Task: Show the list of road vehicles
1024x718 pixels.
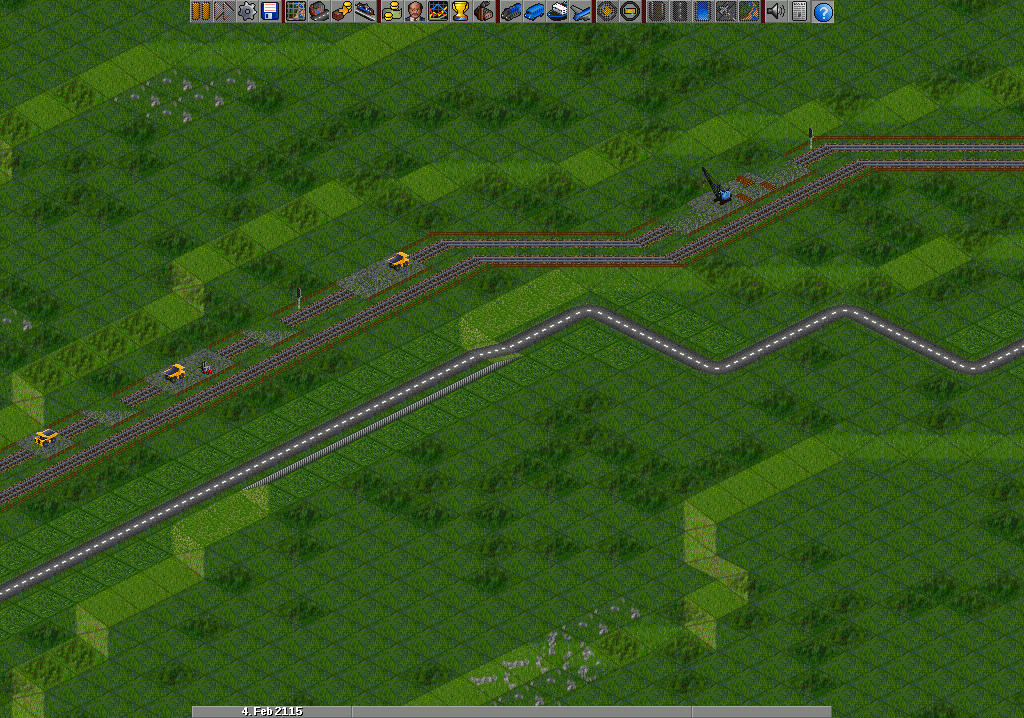Action: [x=533, y=12]
